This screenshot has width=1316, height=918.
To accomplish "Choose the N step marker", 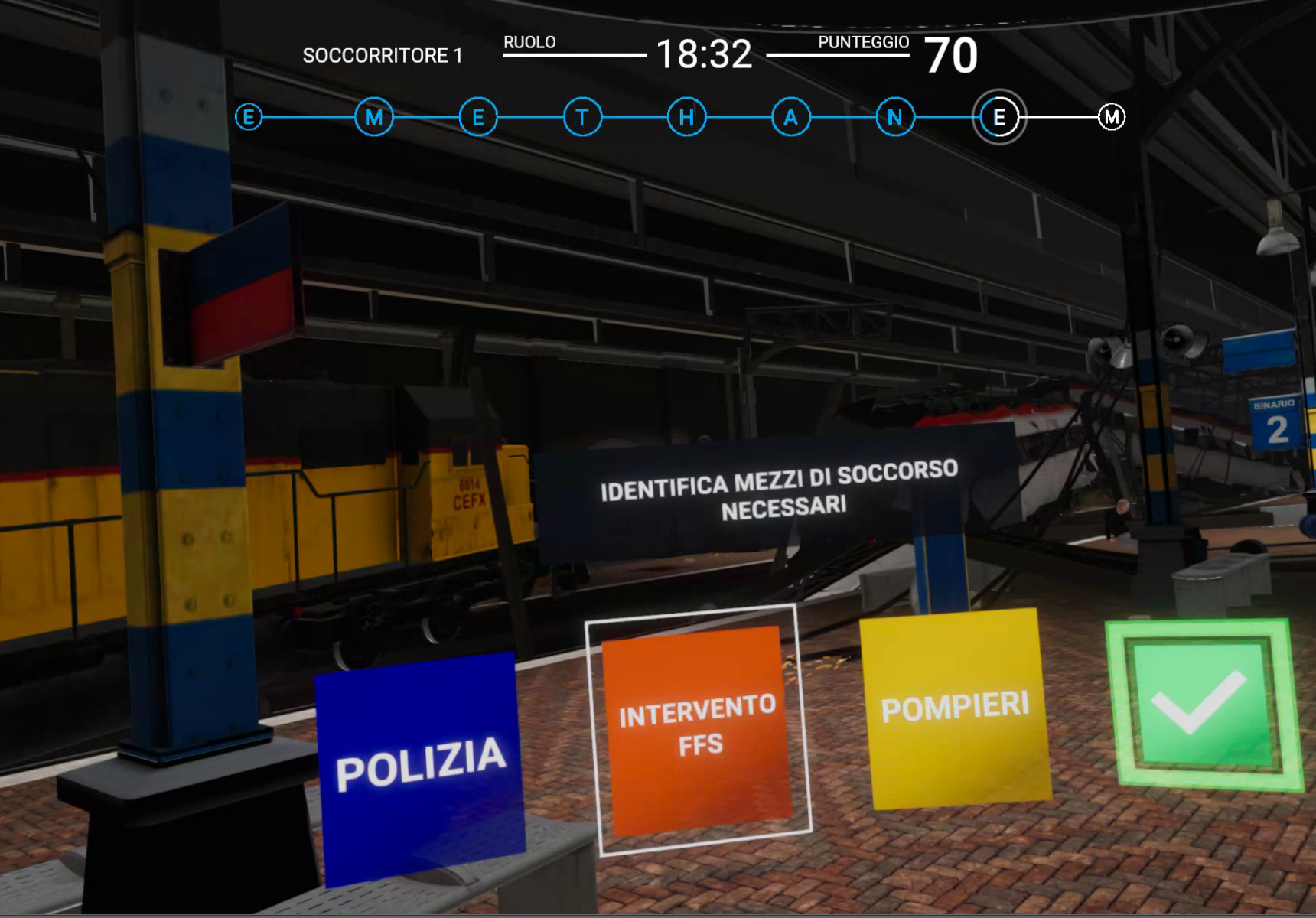I will [x=894, y=118].
